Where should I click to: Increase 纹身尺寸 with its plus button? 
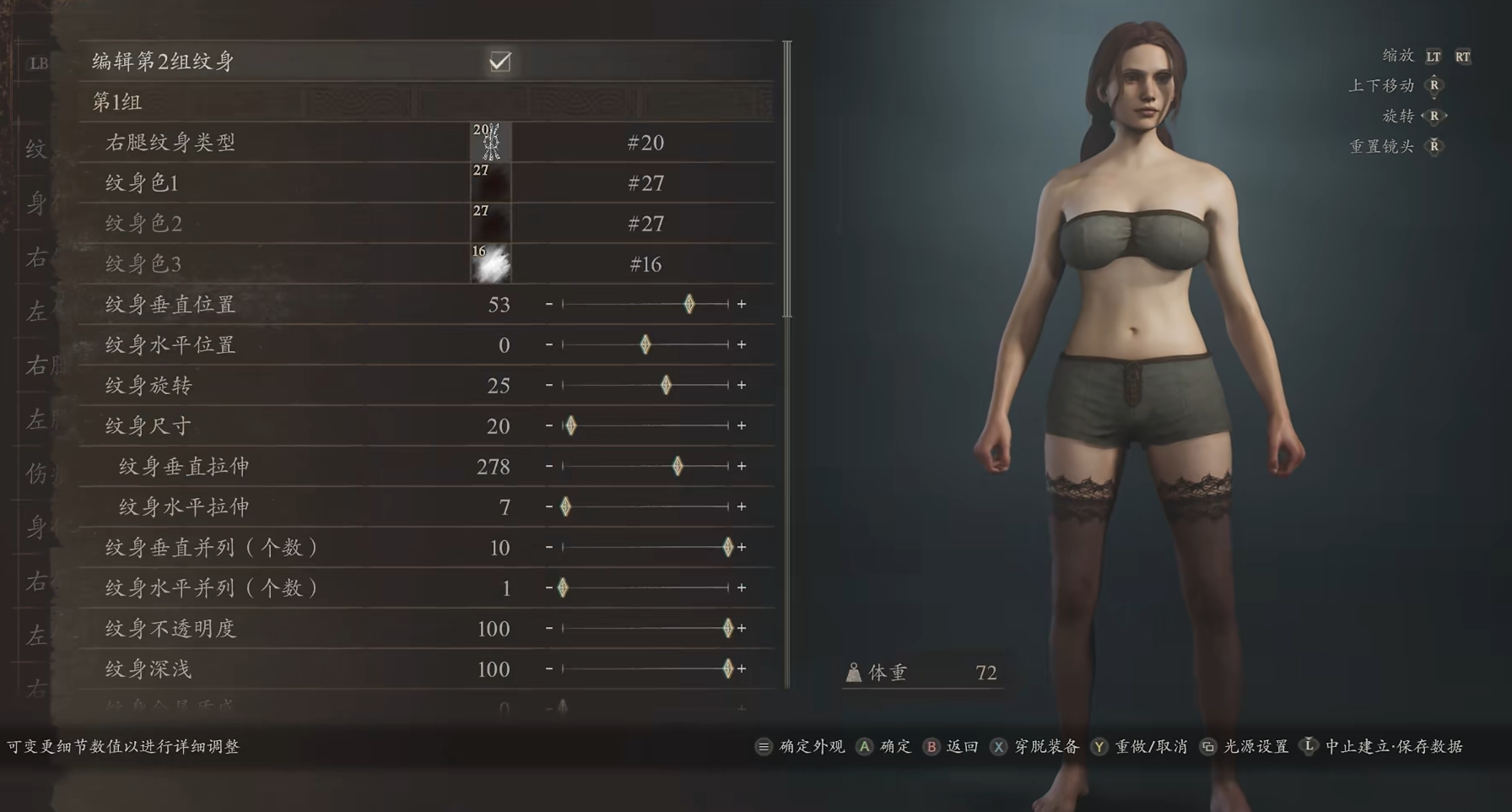click(x=742, y=425)
